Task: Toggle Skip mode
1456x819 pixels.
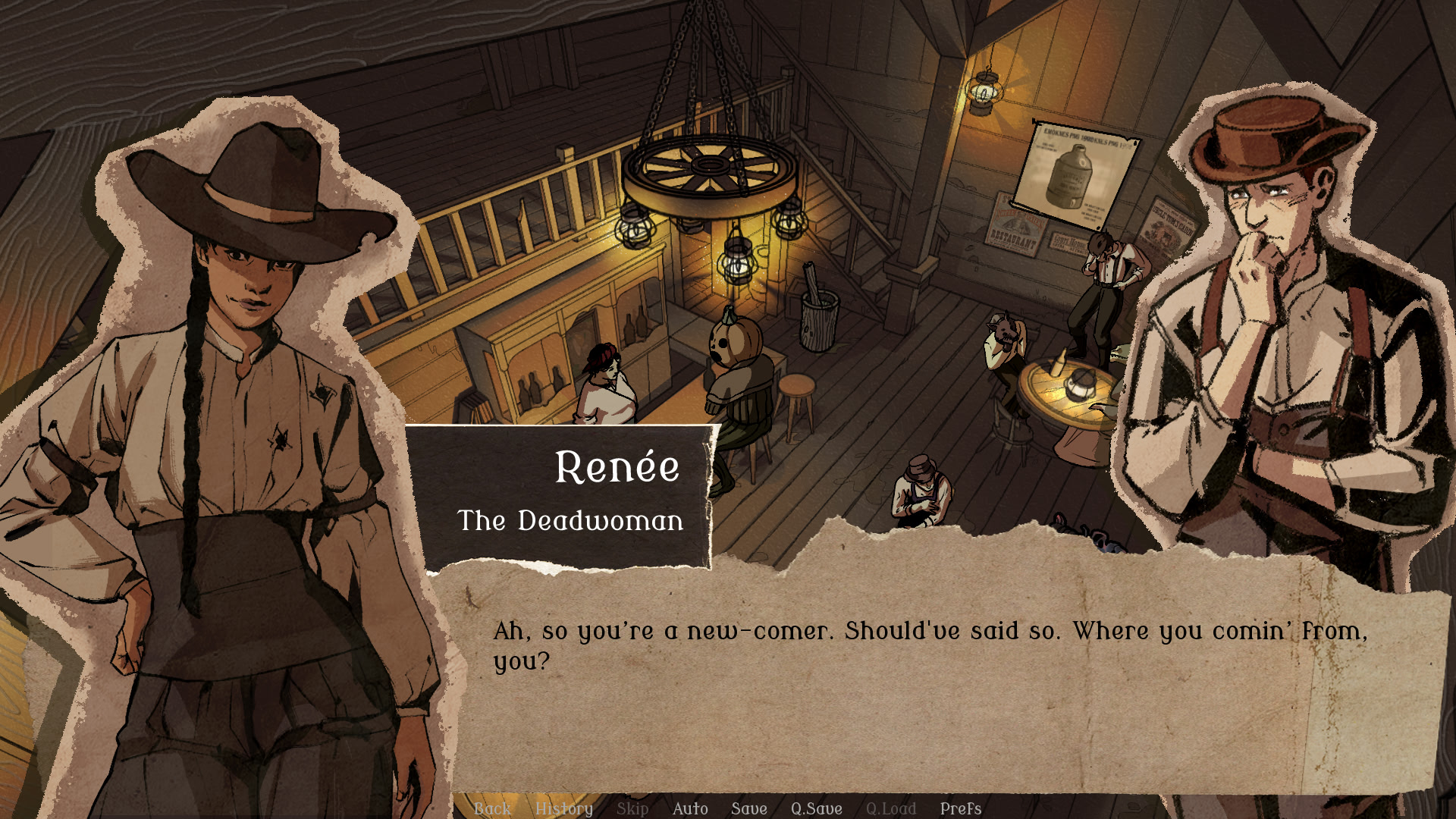Action: [x=632, y=808]
